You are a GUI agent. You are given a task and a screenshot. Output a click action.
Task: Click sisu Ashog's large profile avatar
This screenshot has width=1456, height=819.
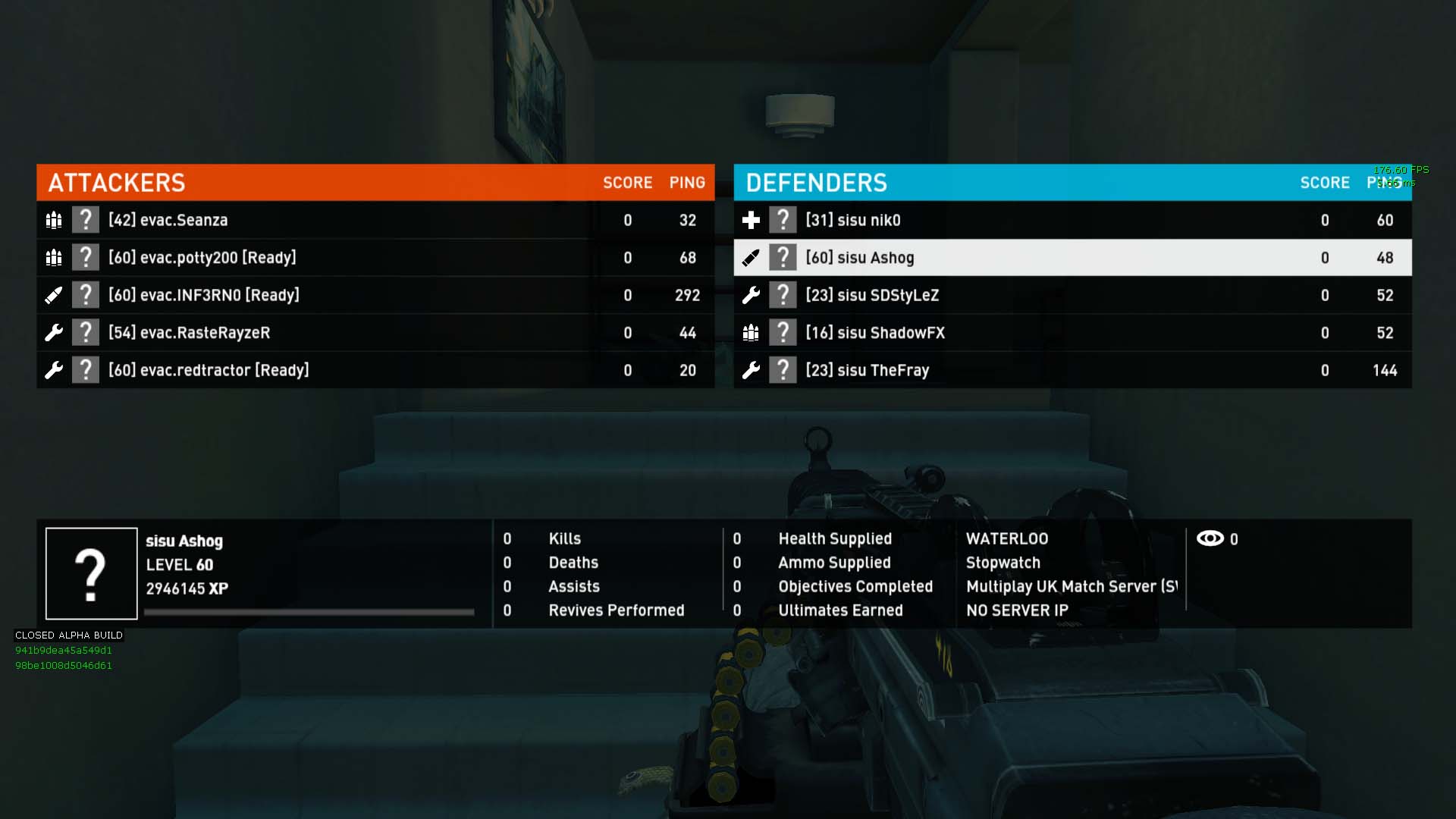[x=91, y=573]
